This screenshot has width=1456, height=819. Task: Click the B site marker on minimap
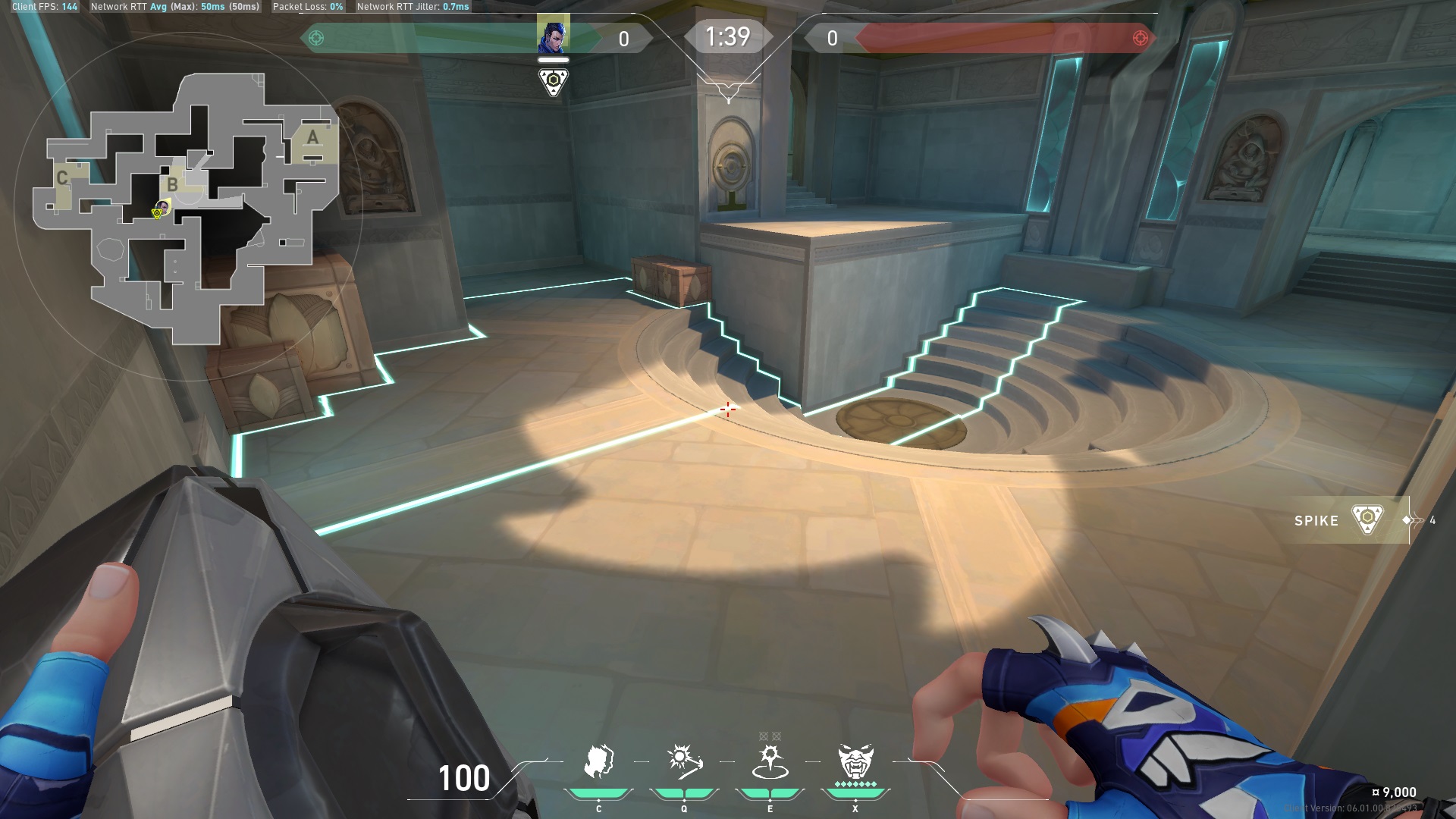pos(173,184)
